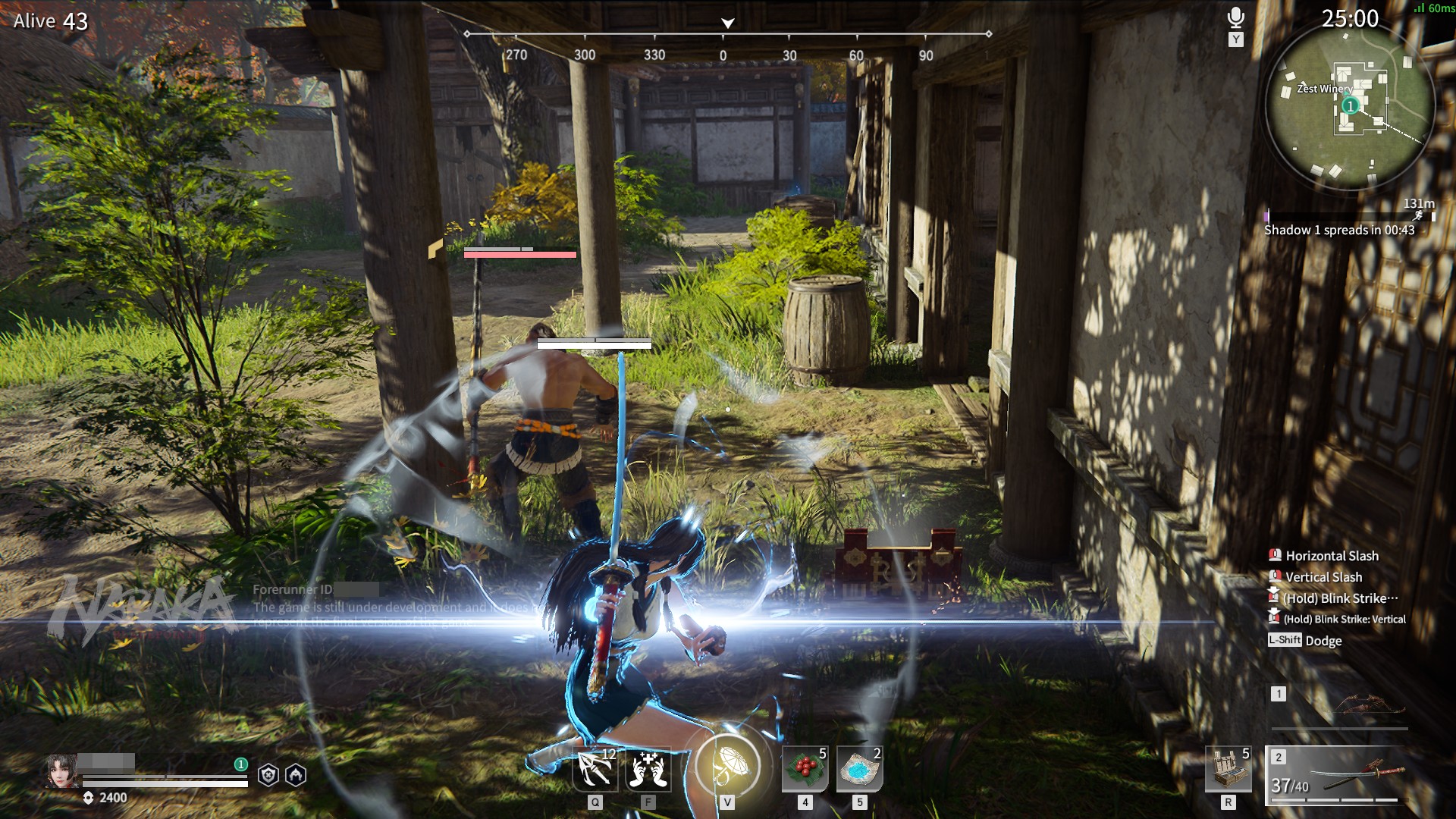Toggle the microphone voice chat icon
This screenshot has width=1456, height=819.
pos(1236,18)
